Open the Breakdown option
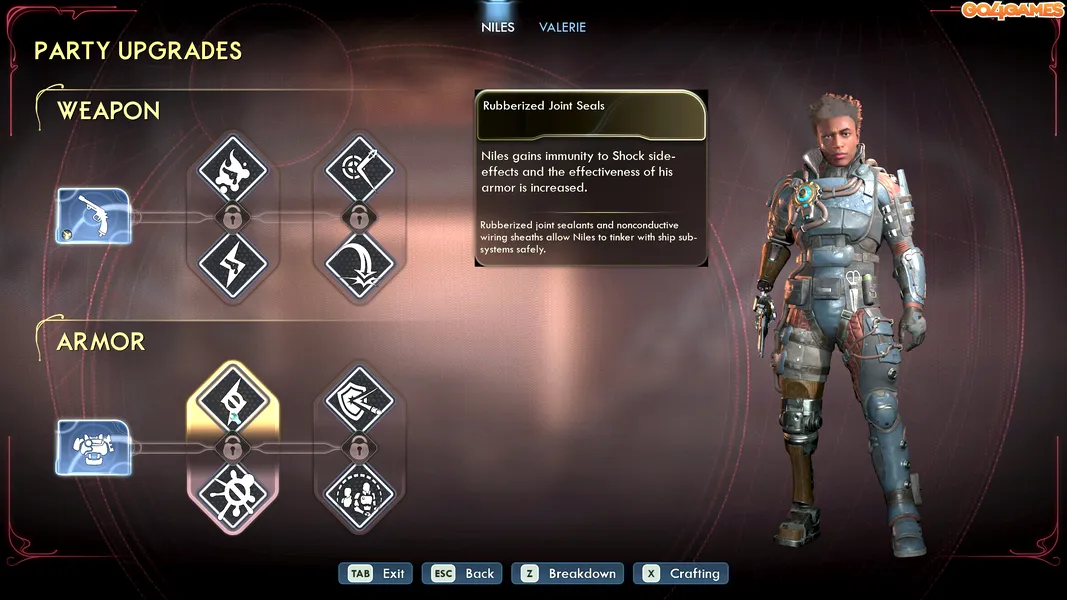This screenshot has width=1067, height=600. [568, 574]
